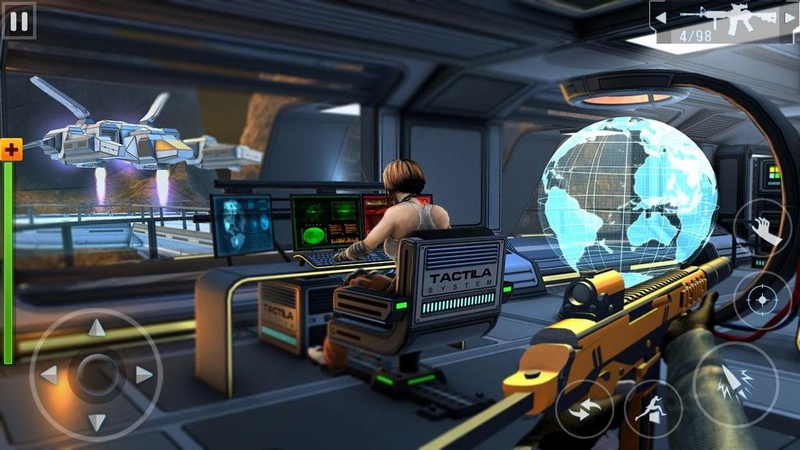Fire the weapon with the bullet button
This screenshot has height=450, width=800.
coord(734,385)
